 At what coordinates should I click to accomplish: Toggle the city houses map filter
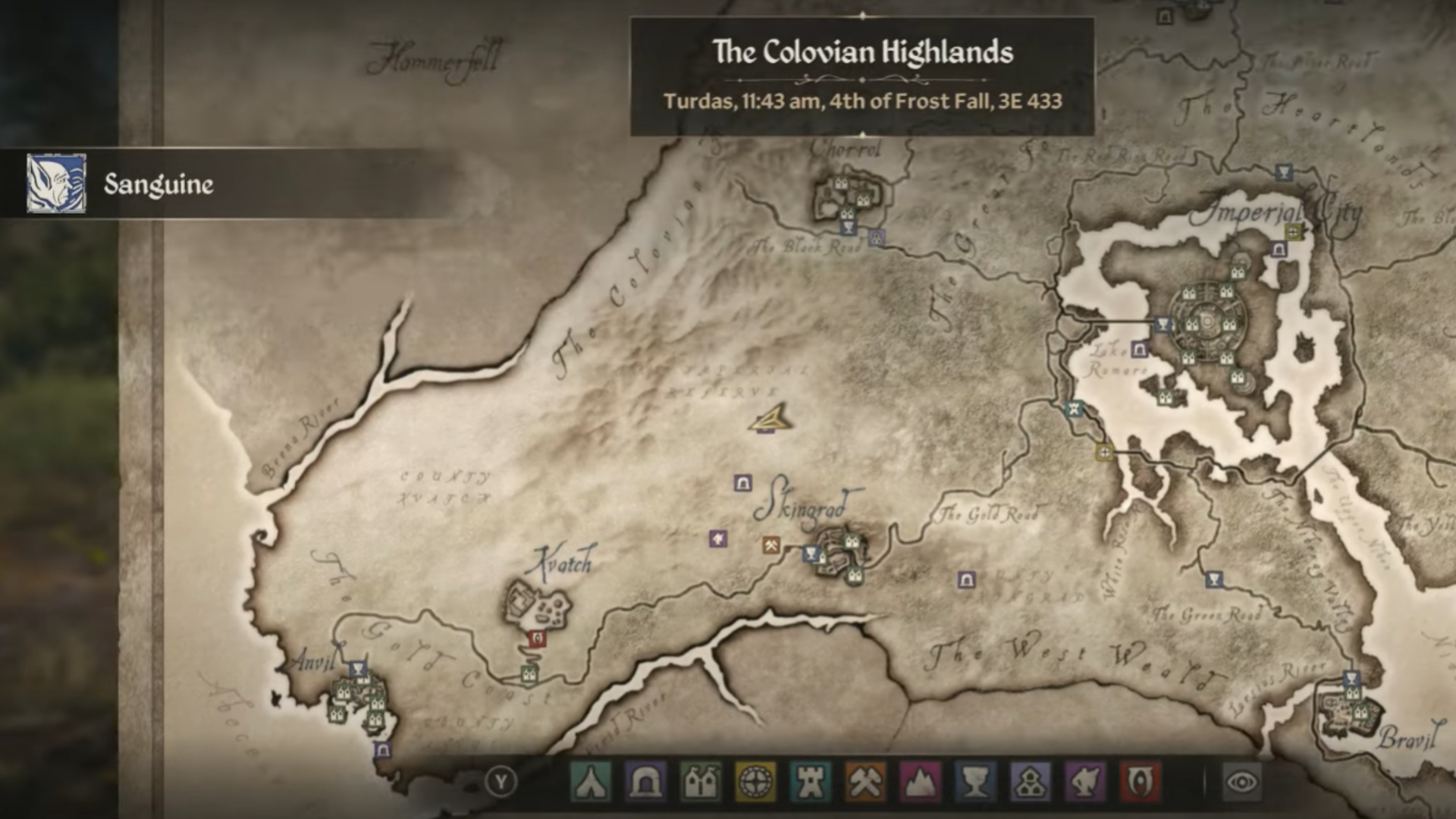pyautogui.click(x=700, y=782)
